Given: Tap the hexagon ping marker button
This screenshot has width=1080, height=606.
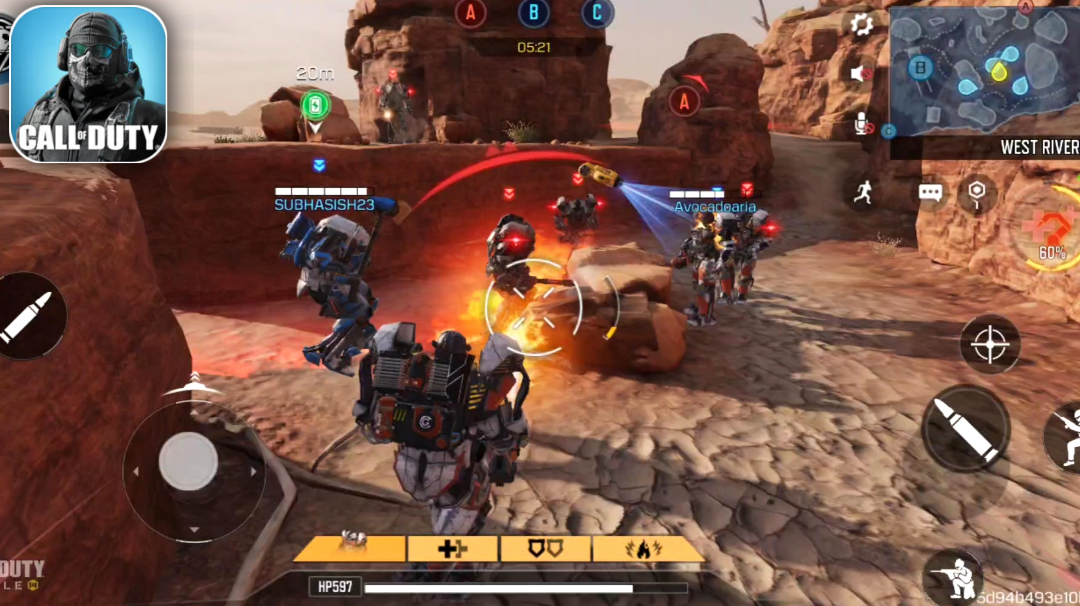Looking at the screenshot, I should [977, 193].
